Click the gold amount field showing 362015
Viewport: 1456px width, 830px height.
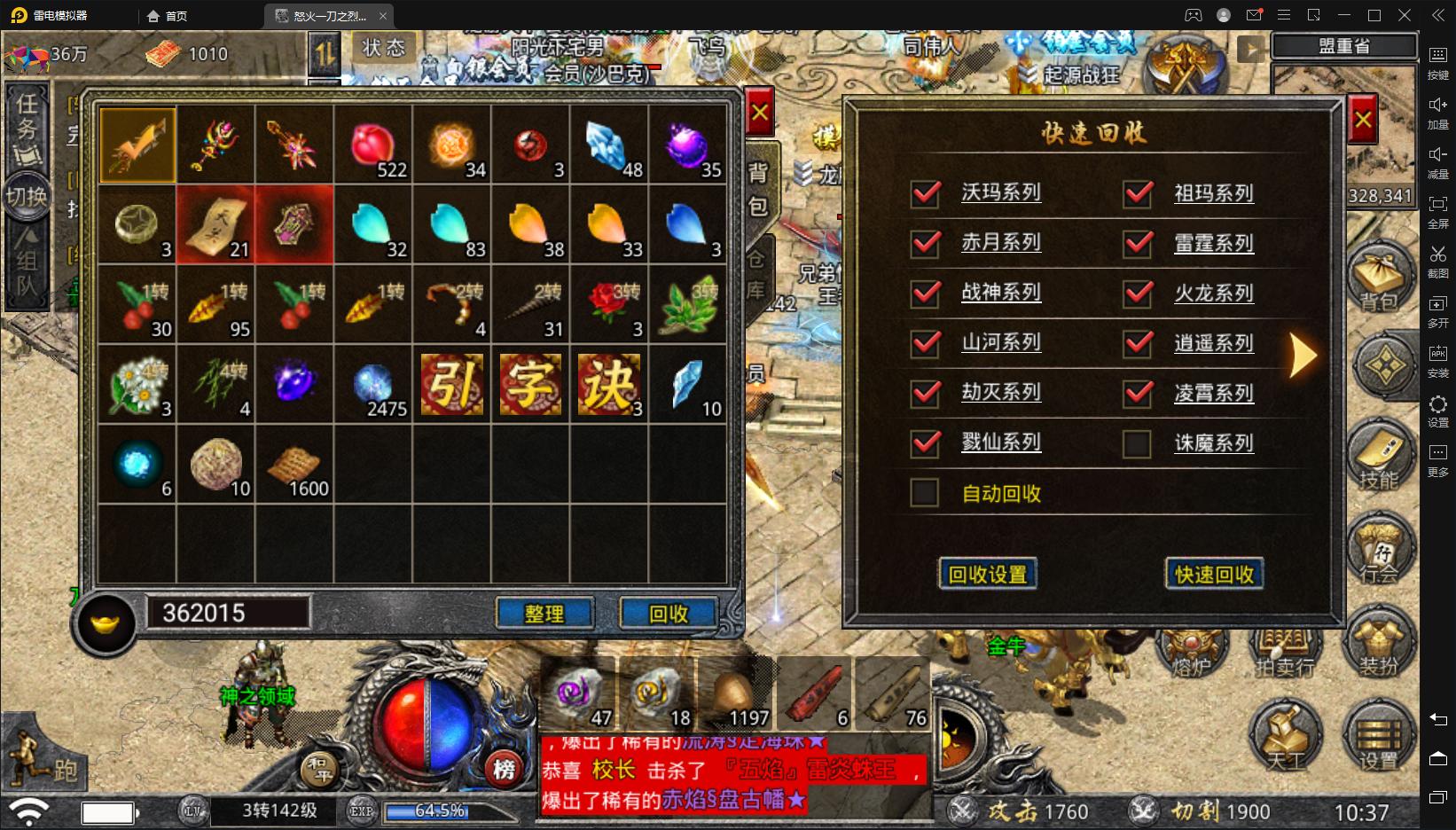click(x=231, y=612)
